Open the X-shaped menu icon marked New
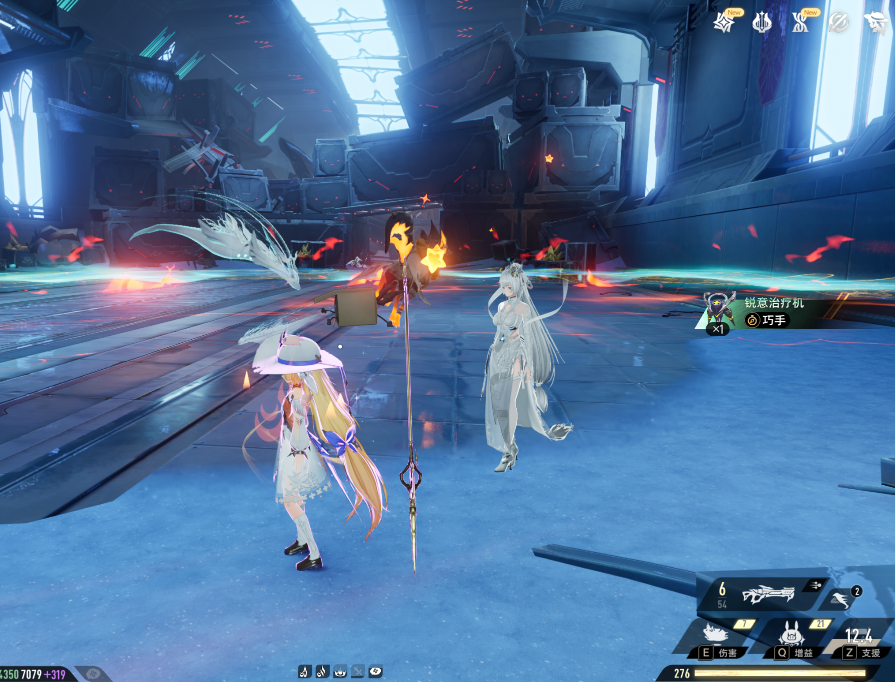Screen dimensions: 895x682 click(x=800, y=21)
